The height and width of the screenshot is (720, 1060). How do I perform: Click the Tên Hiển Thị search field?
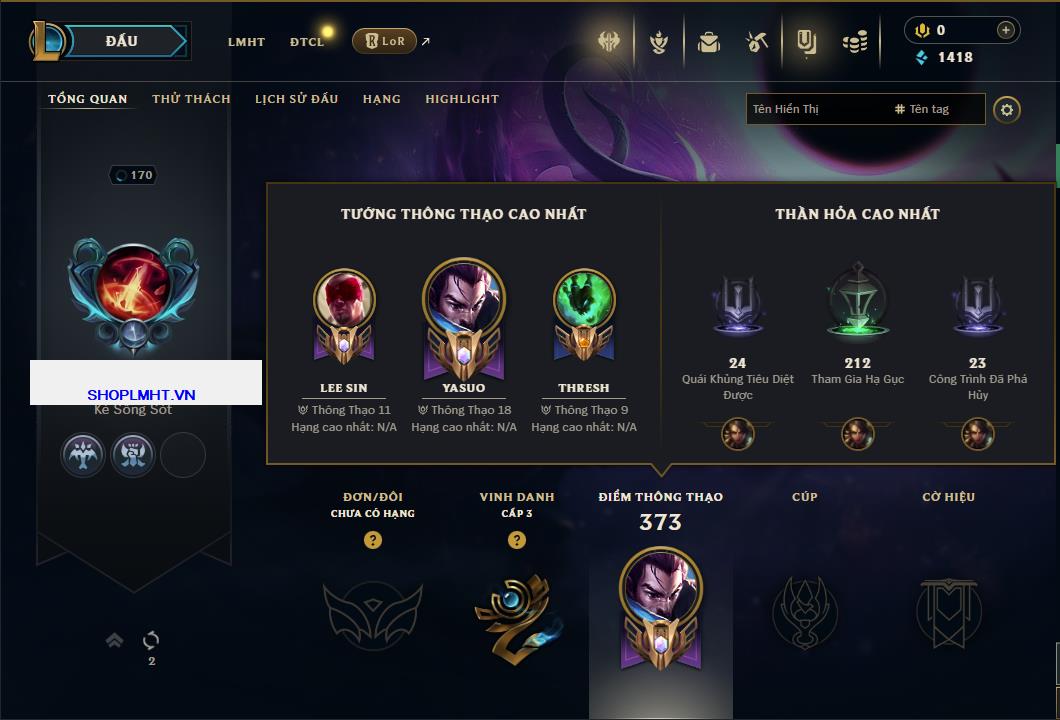tap(815, 109)
